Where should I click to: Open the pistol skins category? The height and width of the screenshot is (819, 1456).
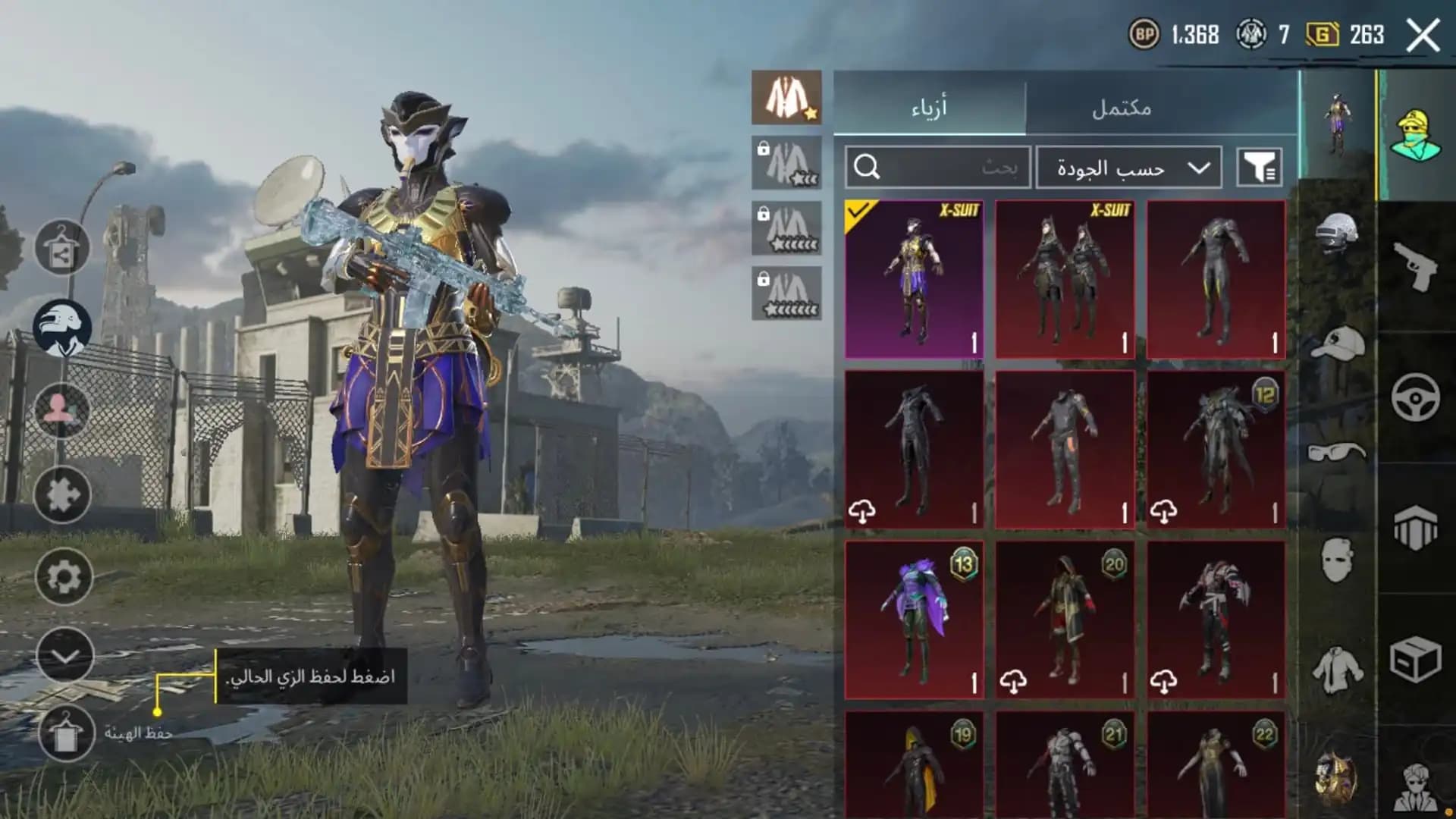1415,265
